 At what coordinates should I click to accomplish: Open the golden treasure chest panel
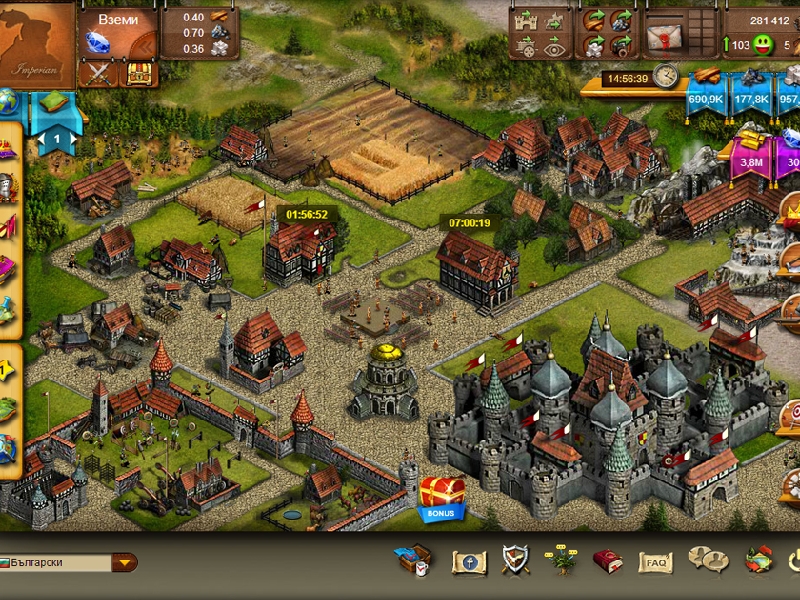click(138, 73)
